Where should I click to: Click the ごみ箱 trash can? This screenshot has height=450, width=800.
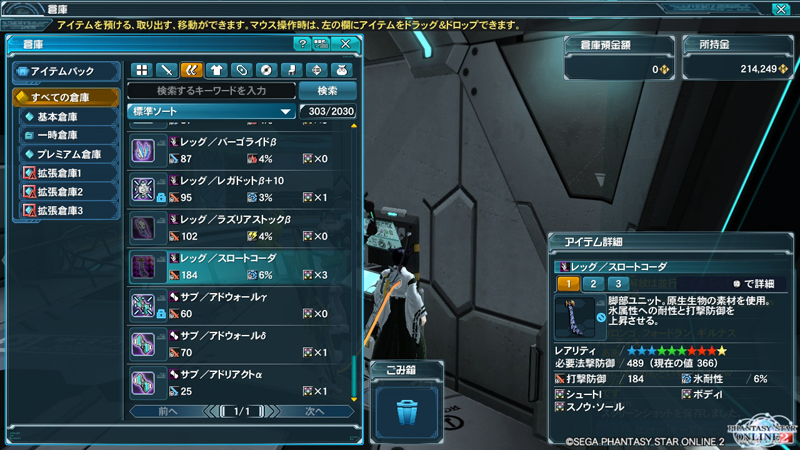coord(406,410)
